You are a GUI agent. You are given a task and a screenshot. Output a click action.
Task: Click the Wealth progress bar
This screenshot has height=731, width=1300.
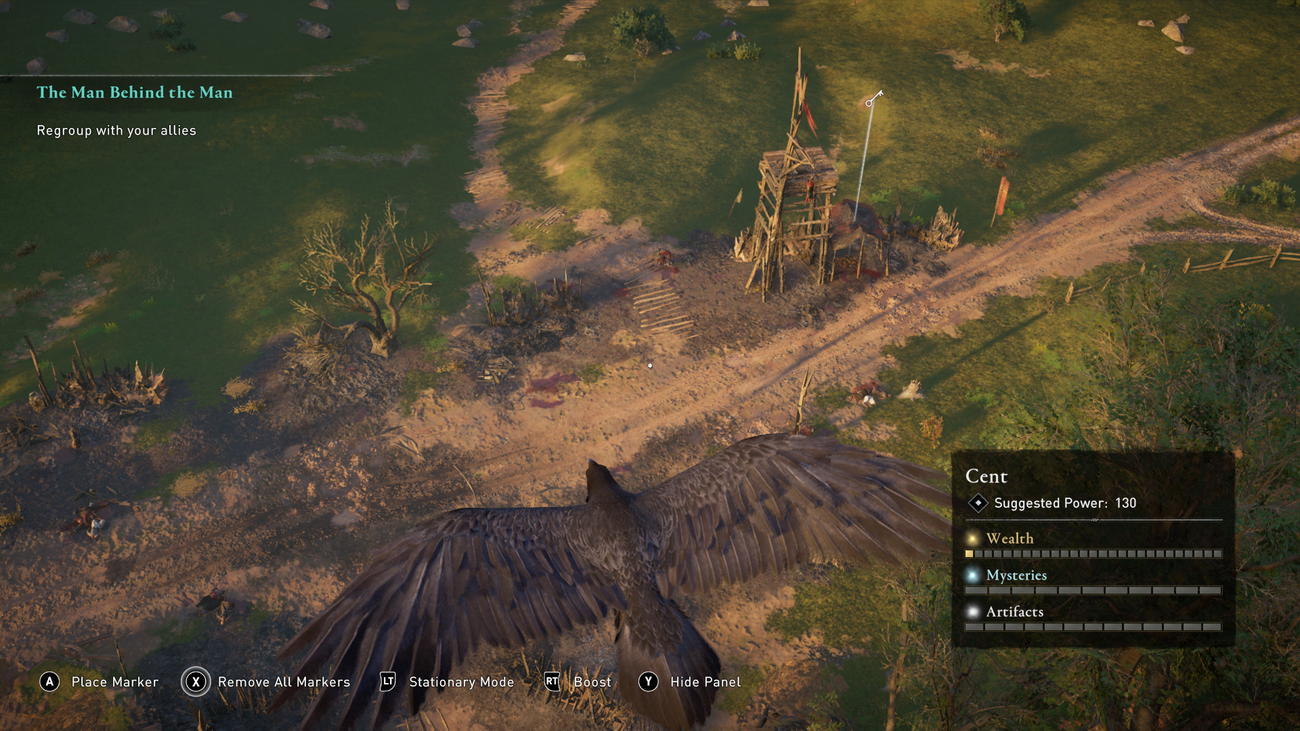click(x=1093, y=553)
